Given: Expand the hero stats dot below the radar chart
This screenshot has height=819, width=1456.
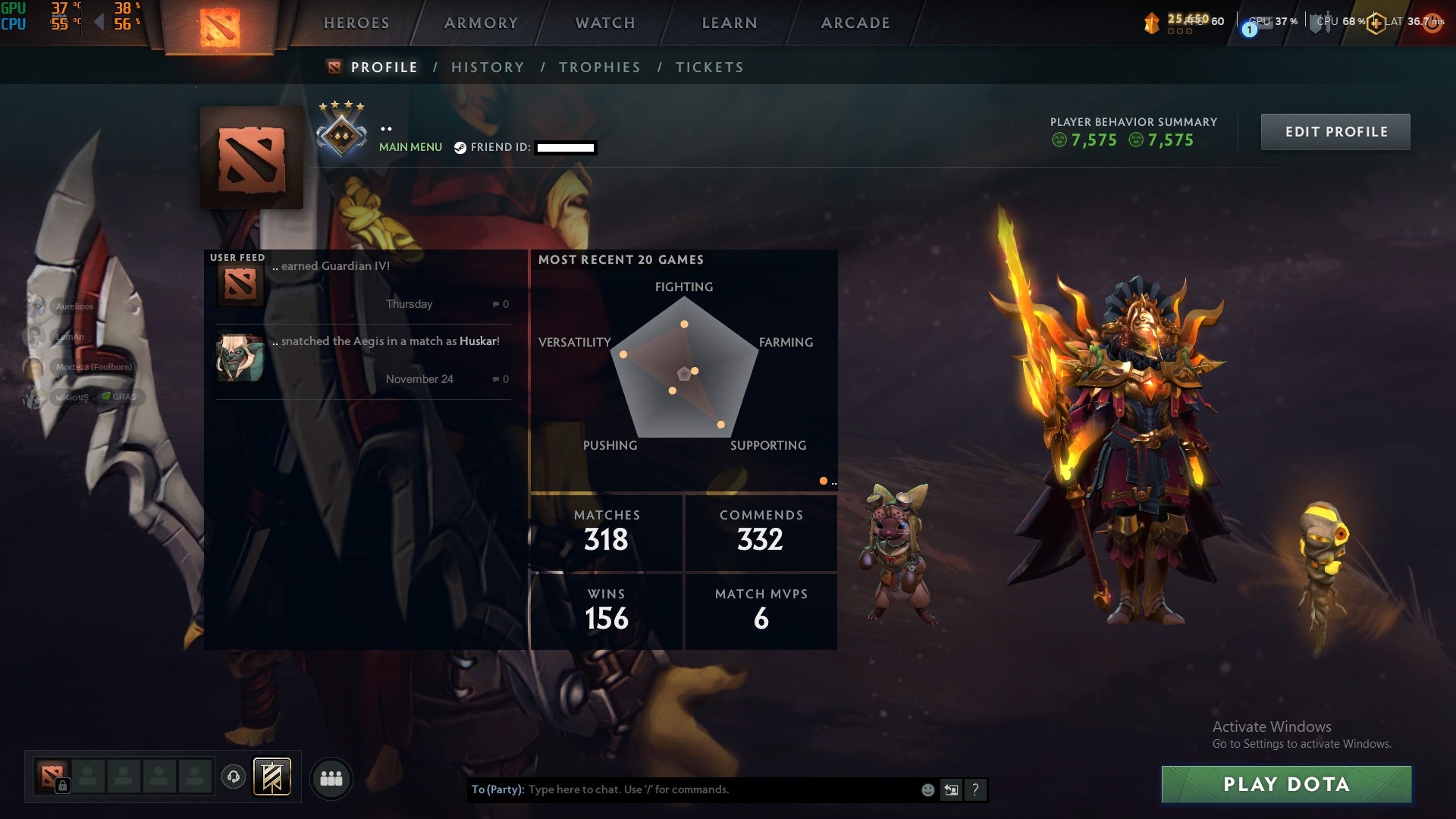Looking at the screenshot, I should click(824, 480).
